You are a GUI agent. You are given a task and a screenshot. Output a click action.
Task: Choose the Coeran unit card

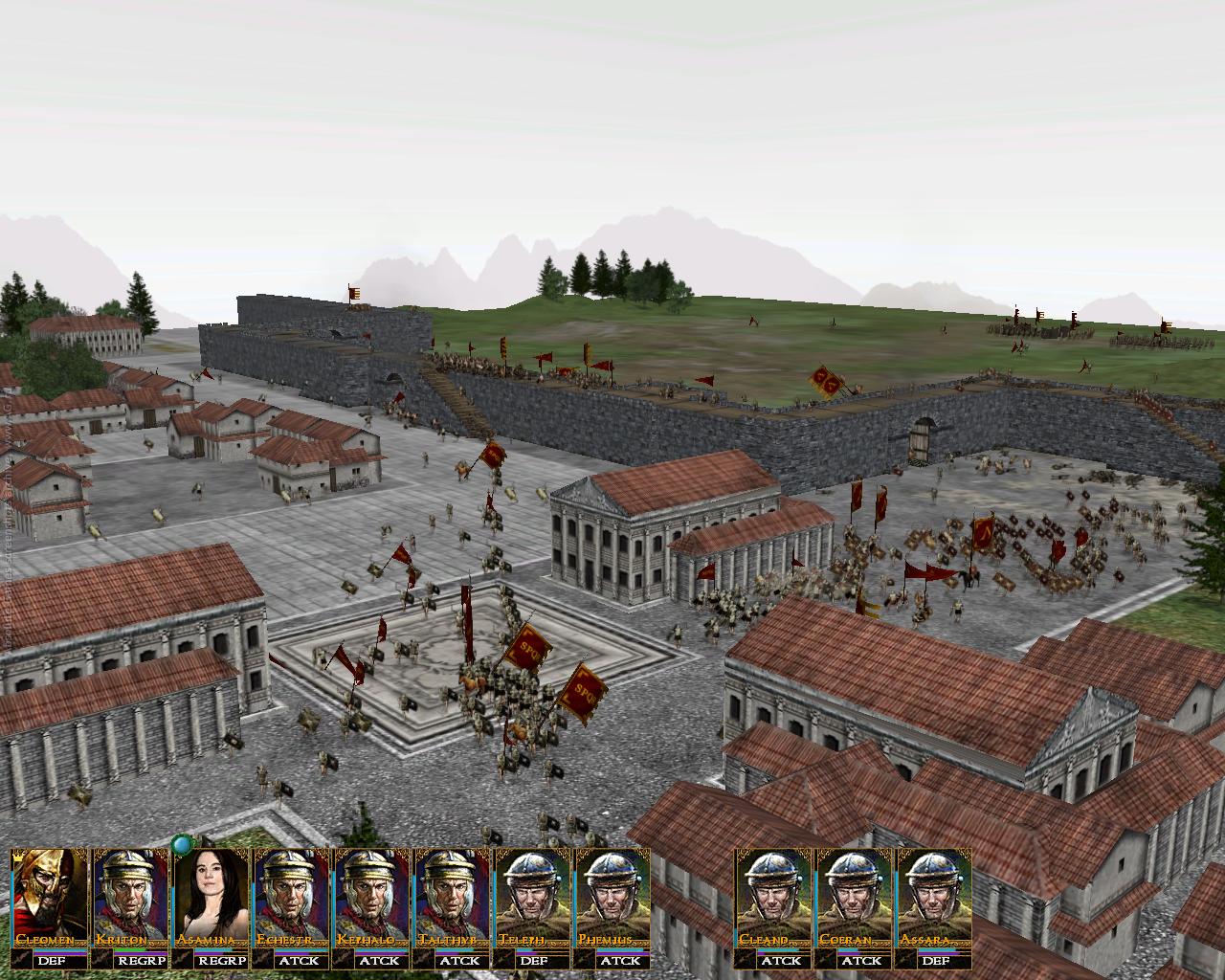coord(854,895)
